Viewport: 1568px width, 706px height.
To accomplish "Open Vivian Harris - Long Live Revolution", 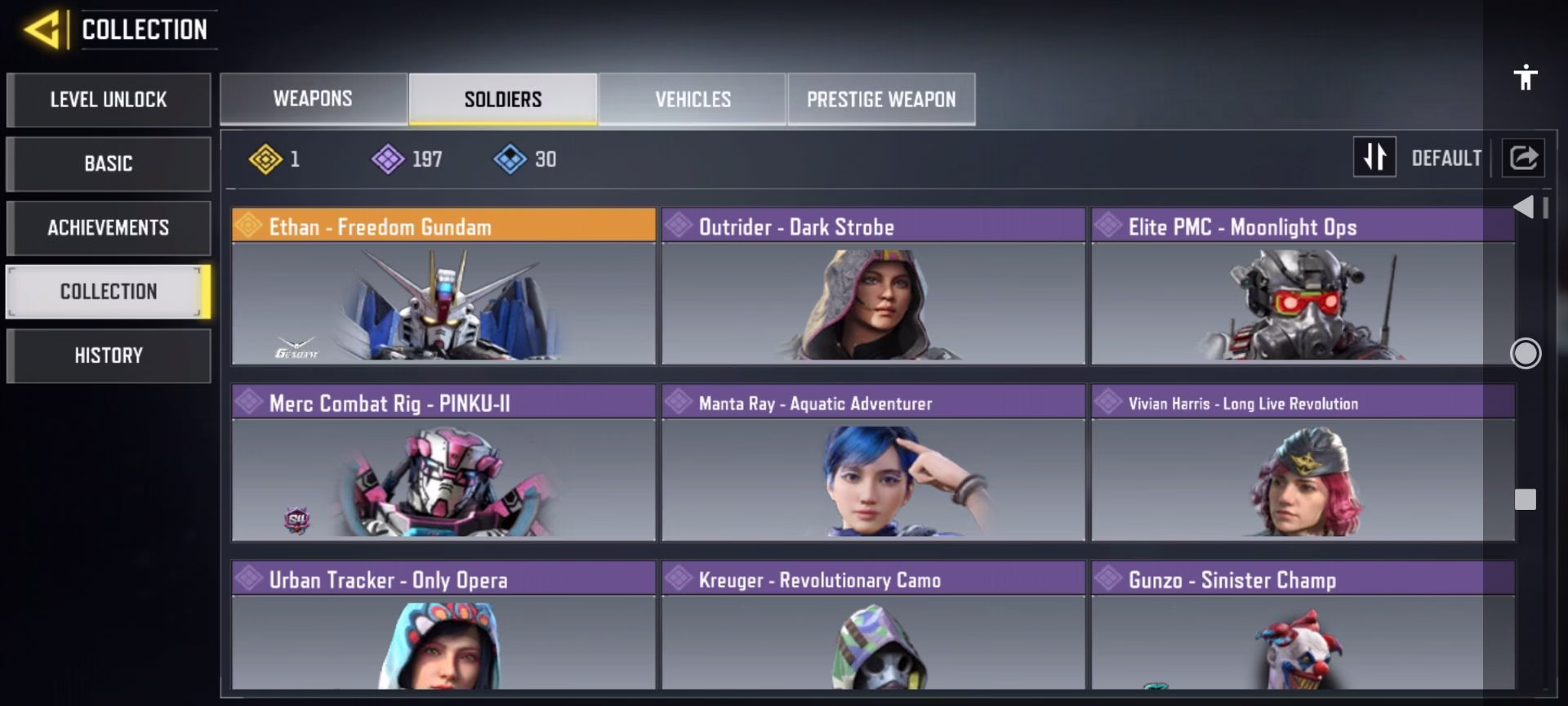I will (x=1303, y=462).
